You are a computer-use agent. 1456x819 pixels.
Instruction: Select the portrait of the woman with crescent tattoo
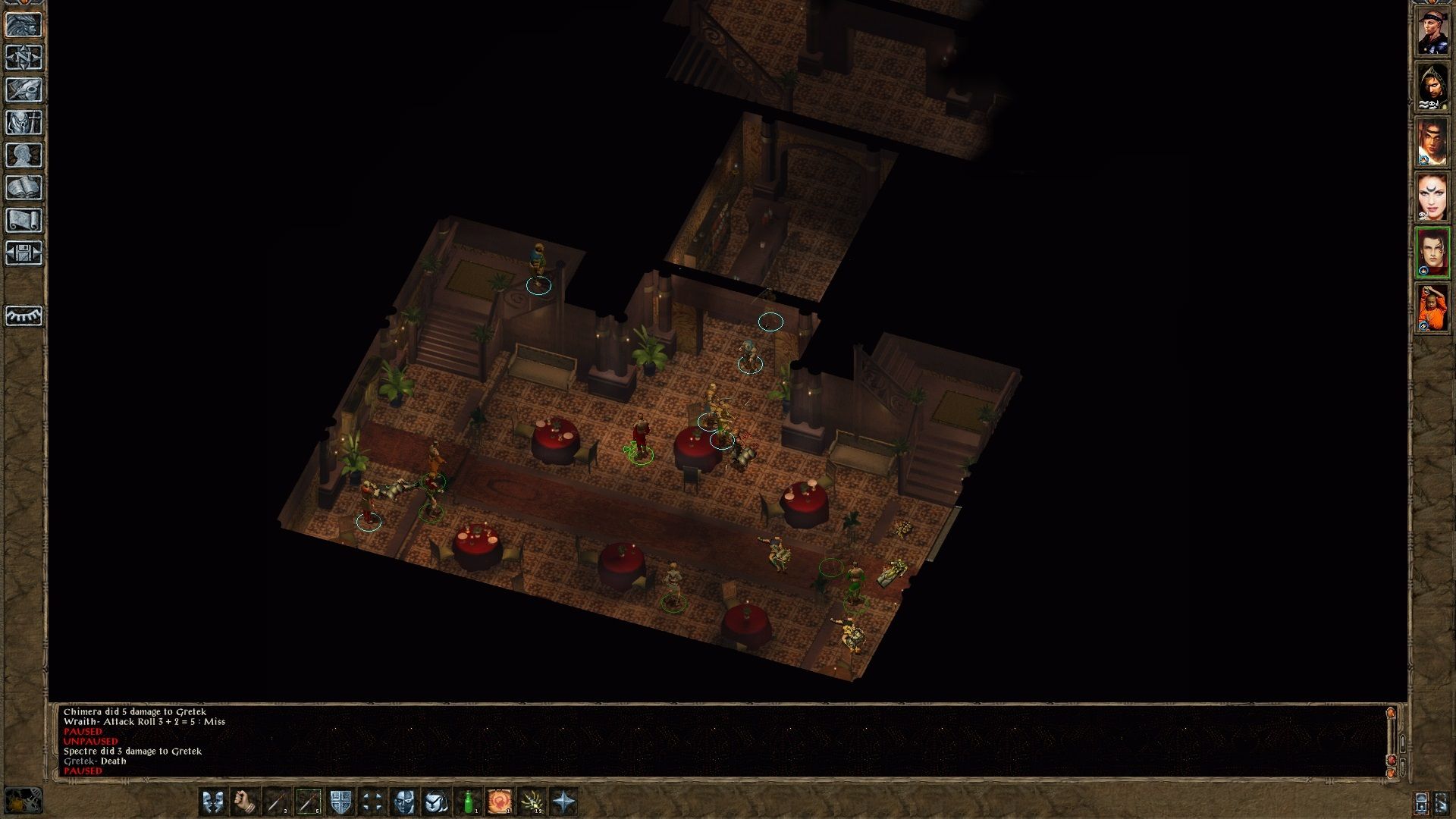1432,197
